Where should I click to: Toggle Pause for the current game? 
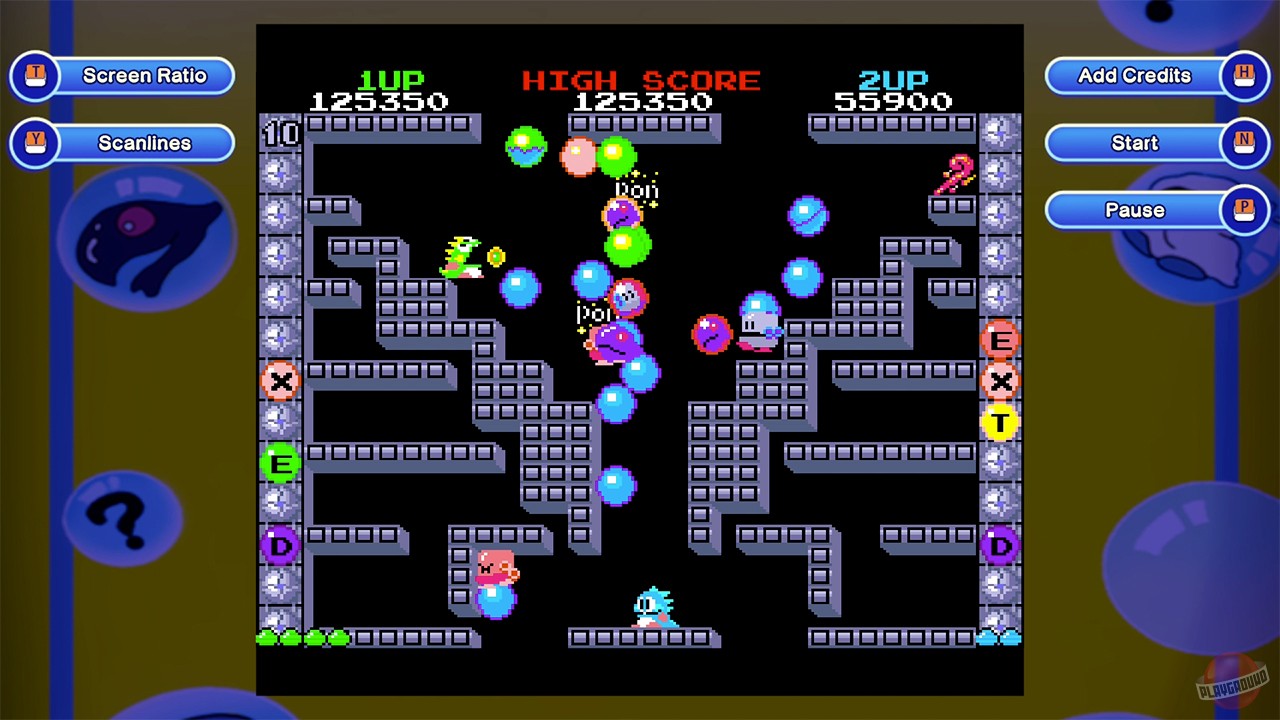pos(1134,210)
